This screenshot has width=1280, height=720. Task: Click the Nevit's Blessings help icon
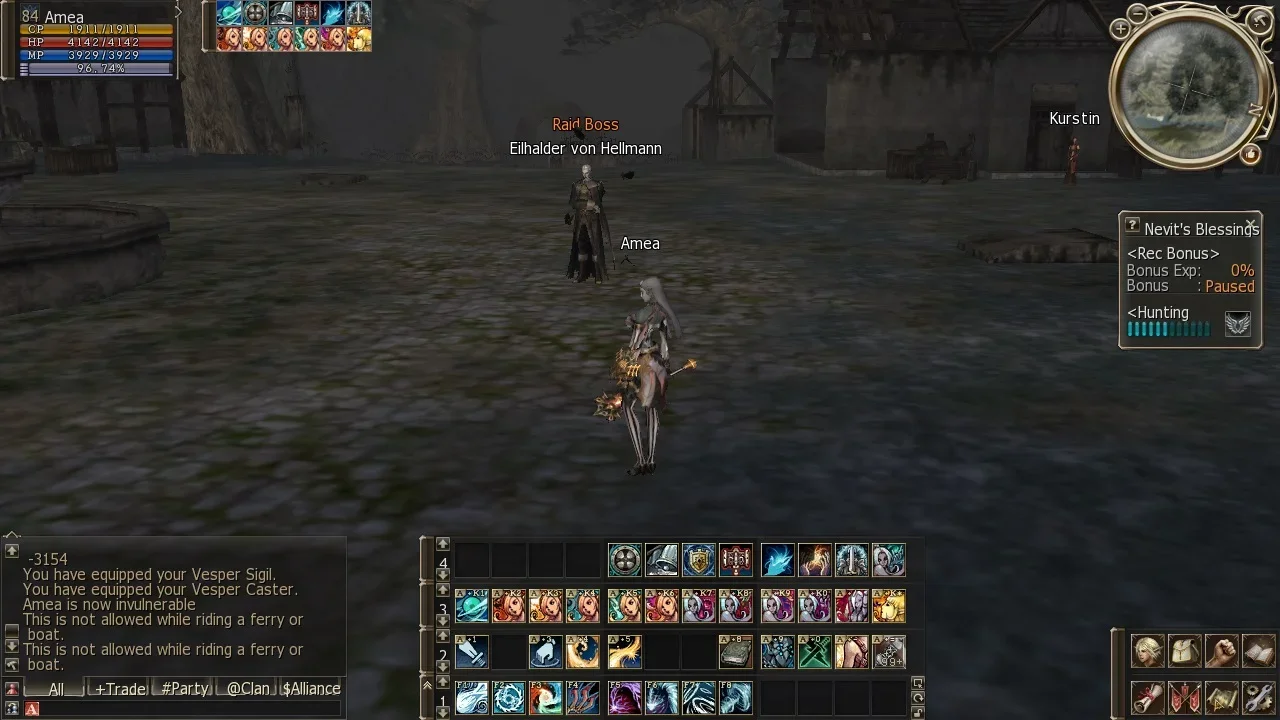point(1132,225)
